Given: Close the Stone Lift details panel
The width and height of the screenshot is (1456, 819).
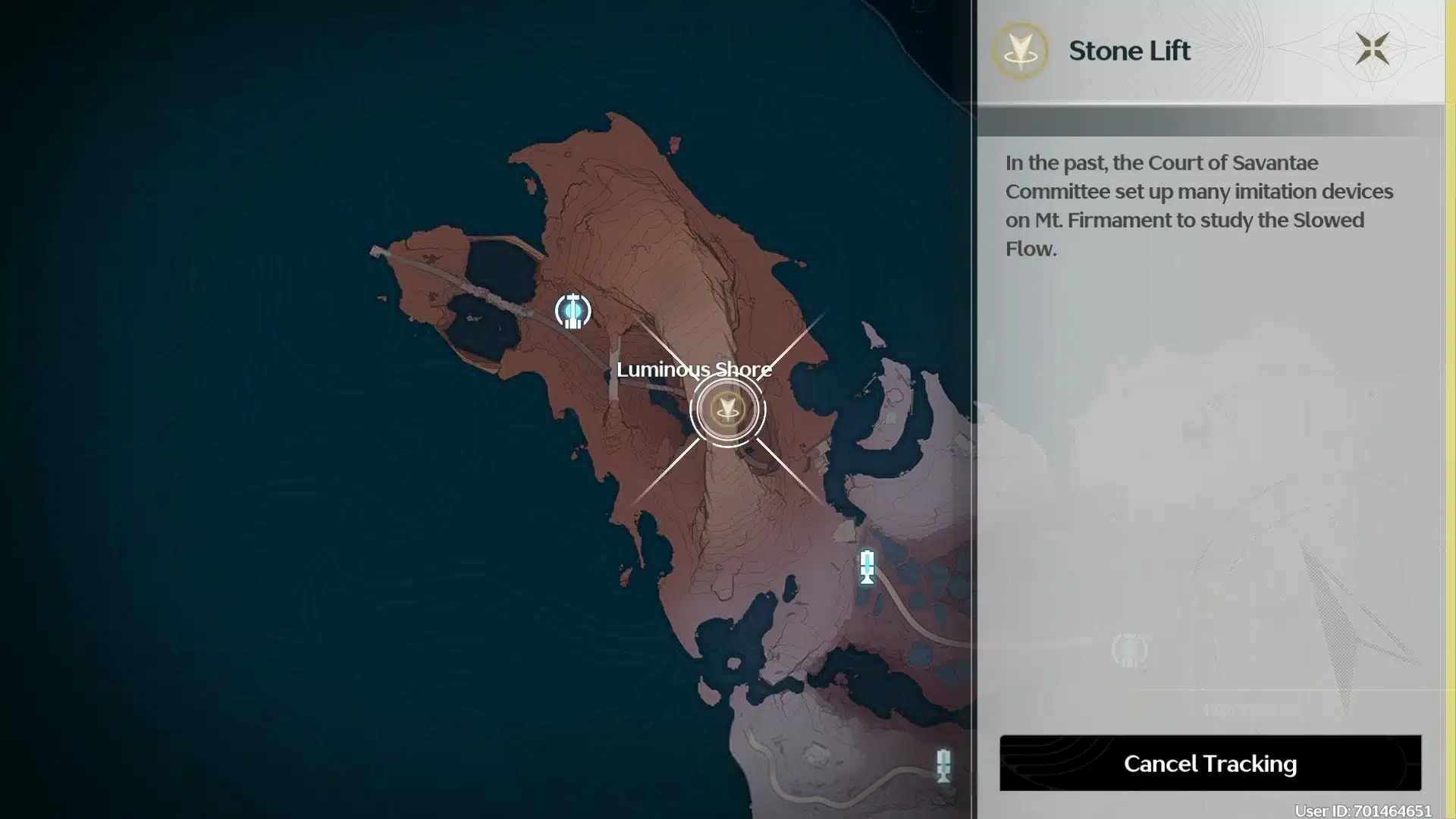Looking at the screenshot, I should pyautogui.click(x=1372, y=49).
